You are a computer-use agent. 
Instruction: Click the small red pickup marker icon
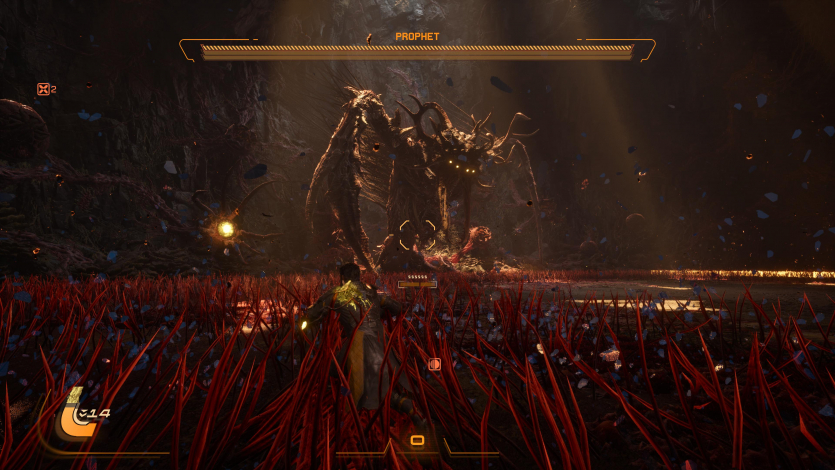click(434, 365)
